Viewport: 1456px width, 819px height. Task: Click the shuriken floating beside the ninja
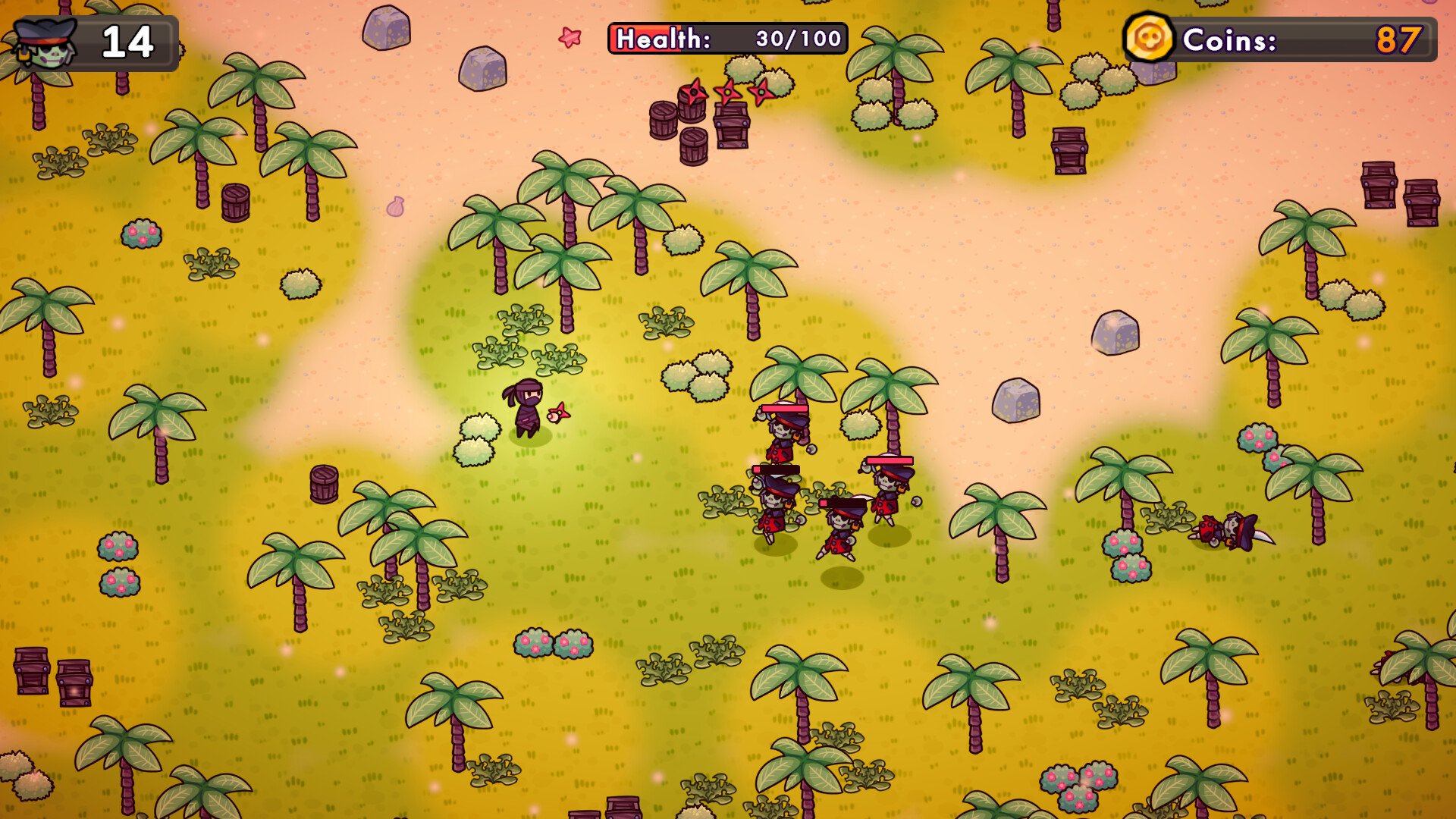pyautogui.click(x=560, y=413)
